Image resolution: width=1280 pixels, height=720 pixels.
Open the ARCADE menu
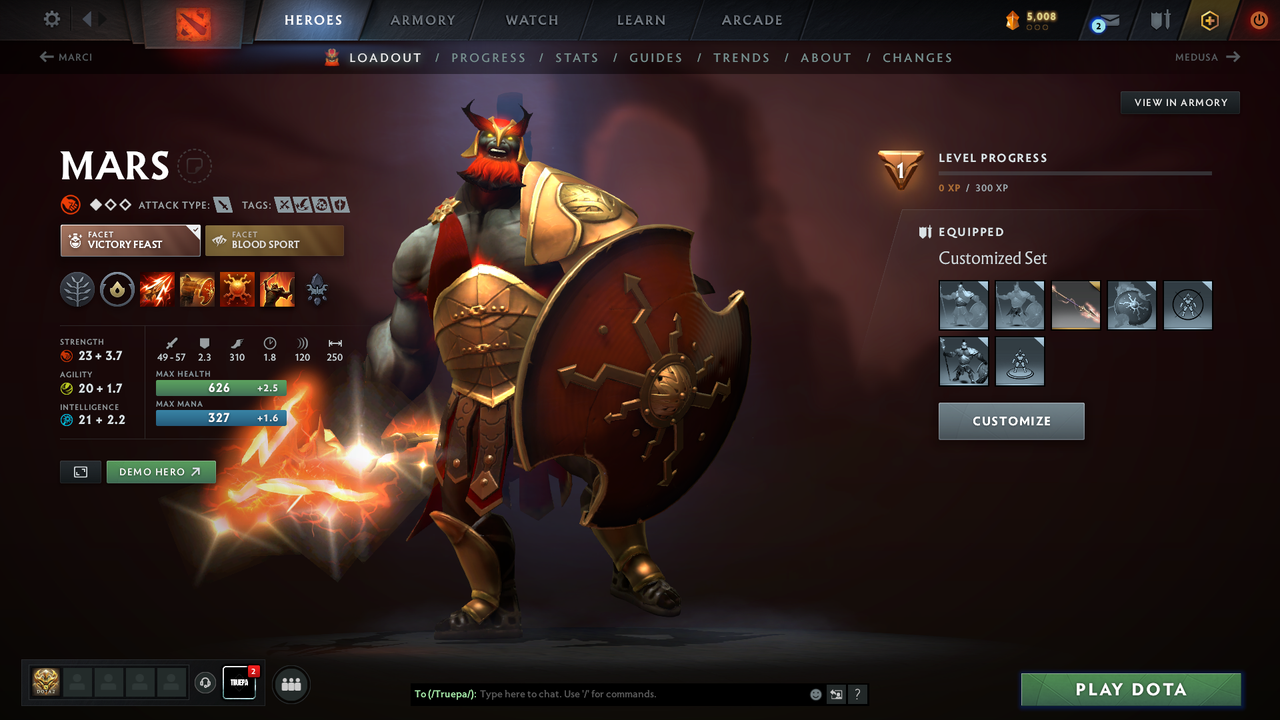751,20
